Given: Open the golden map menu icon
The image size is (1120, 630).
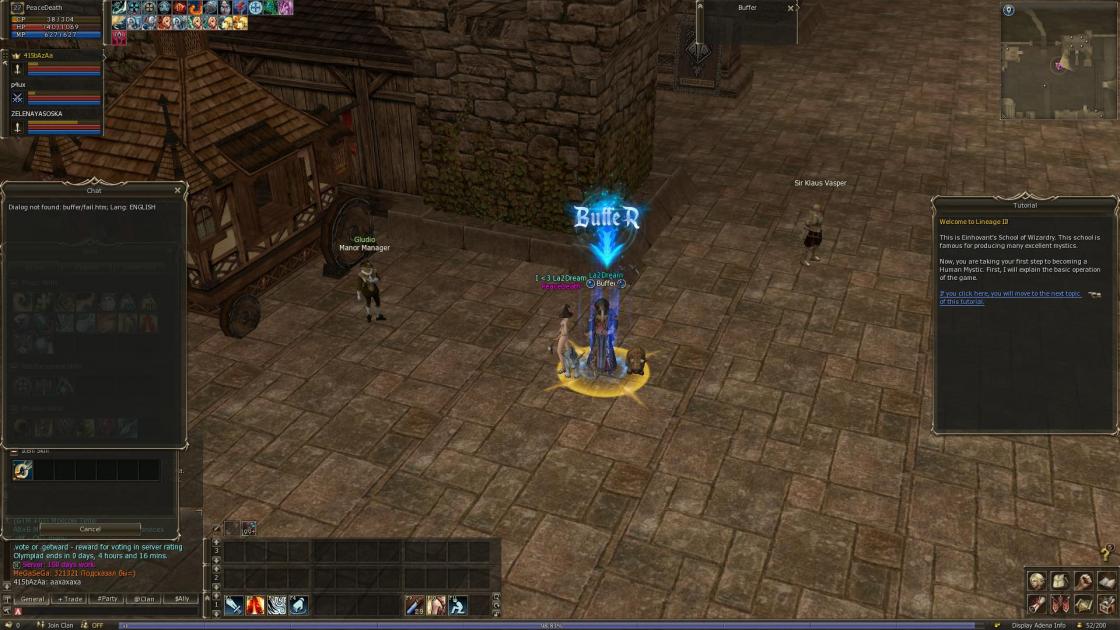Looking at the screenshot, I should (1083, 604).
